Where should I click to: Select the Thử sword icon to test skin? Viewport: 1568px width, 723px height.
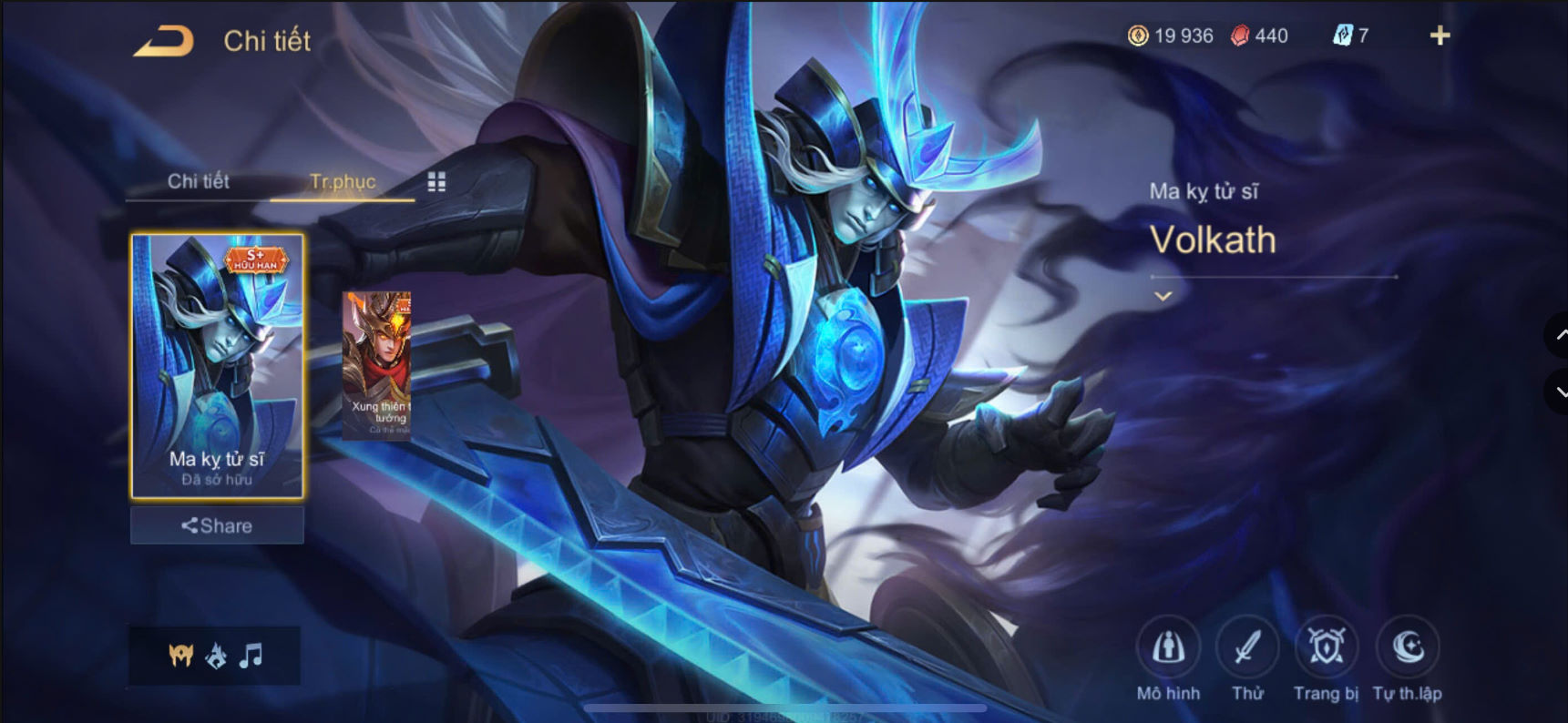(1247, 648)
